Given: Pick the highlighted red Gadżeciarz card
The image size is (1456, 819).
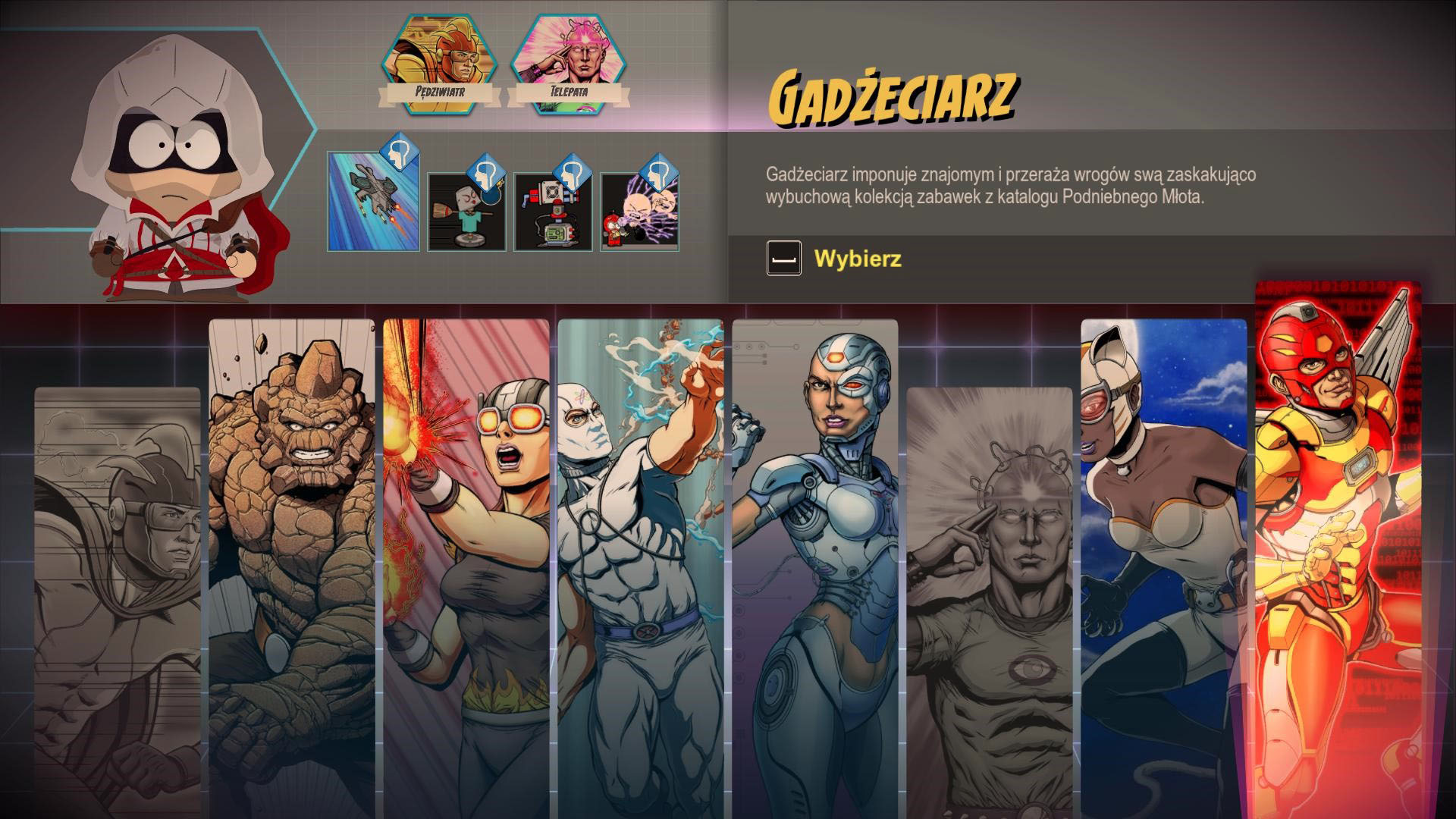Looking at the screenshot, I should coord(1338,546).
